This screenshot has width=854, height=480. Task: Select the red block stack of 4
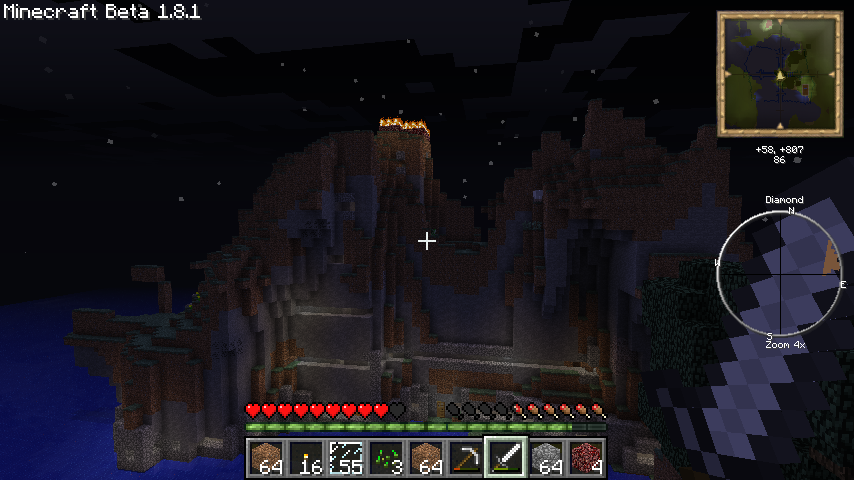(x=586, y=458)
